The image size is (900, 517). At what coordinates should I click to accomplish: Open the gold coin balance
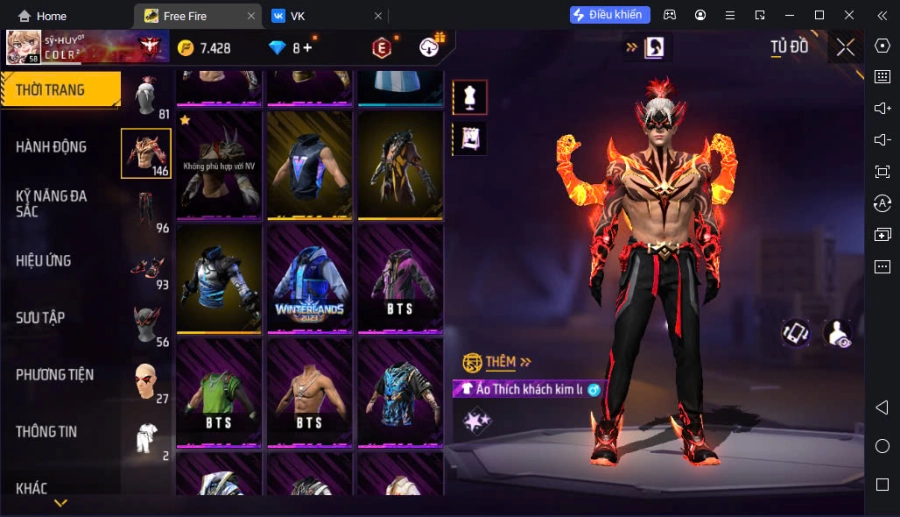(204, 48)
